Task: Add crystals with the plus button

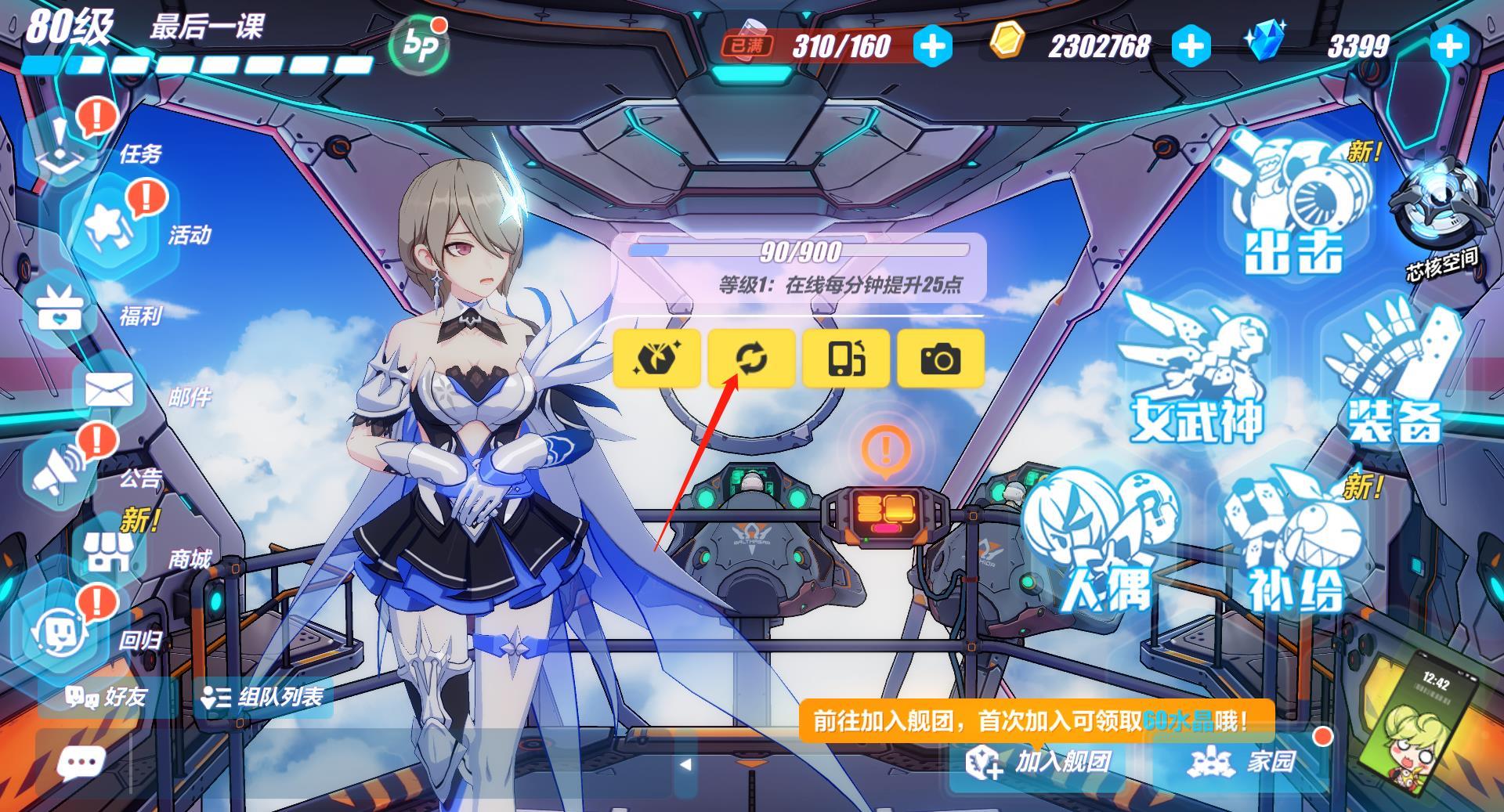Action: pos(1449,46)
